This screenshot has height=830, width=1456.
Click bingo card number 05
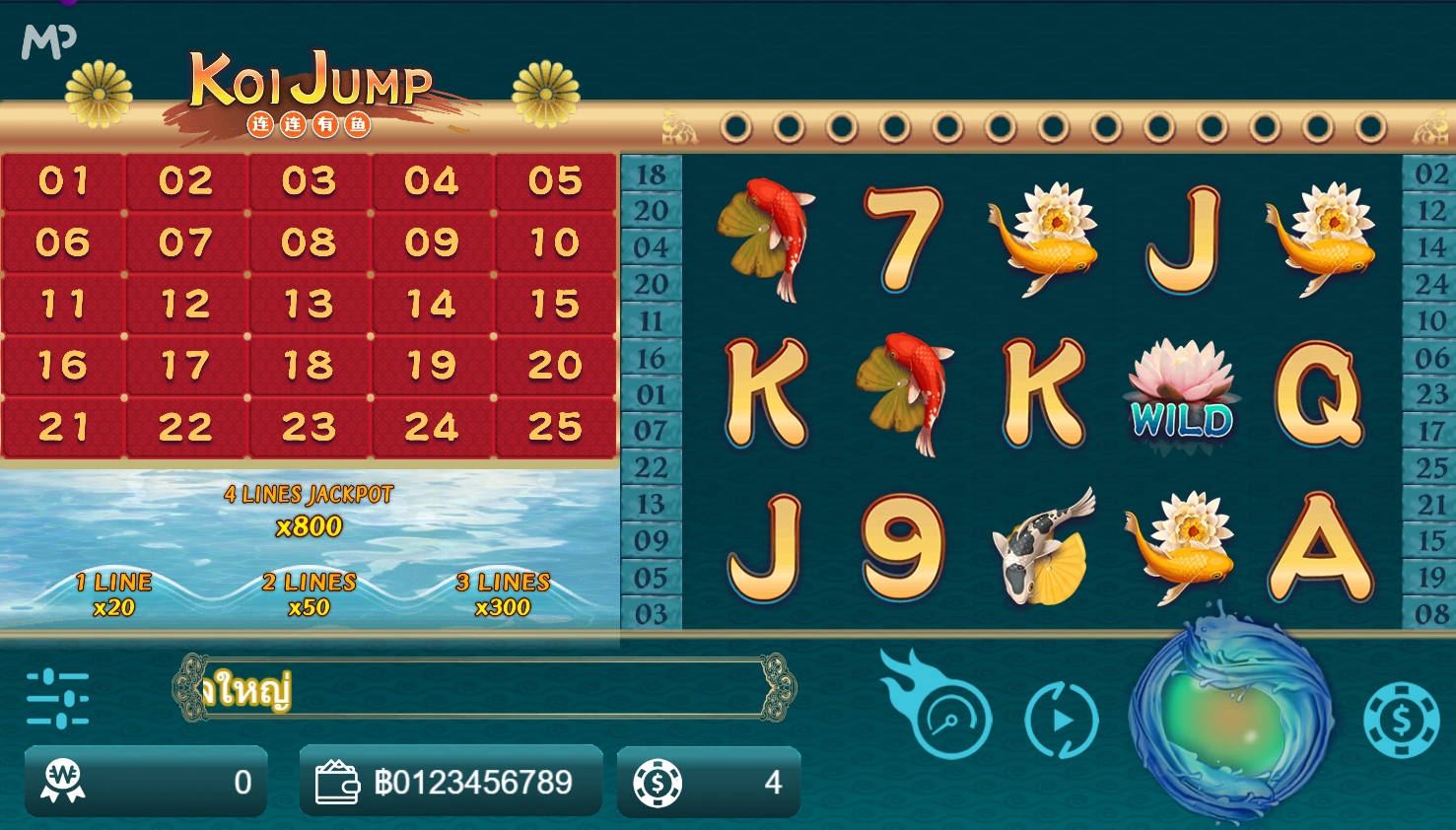555,181
